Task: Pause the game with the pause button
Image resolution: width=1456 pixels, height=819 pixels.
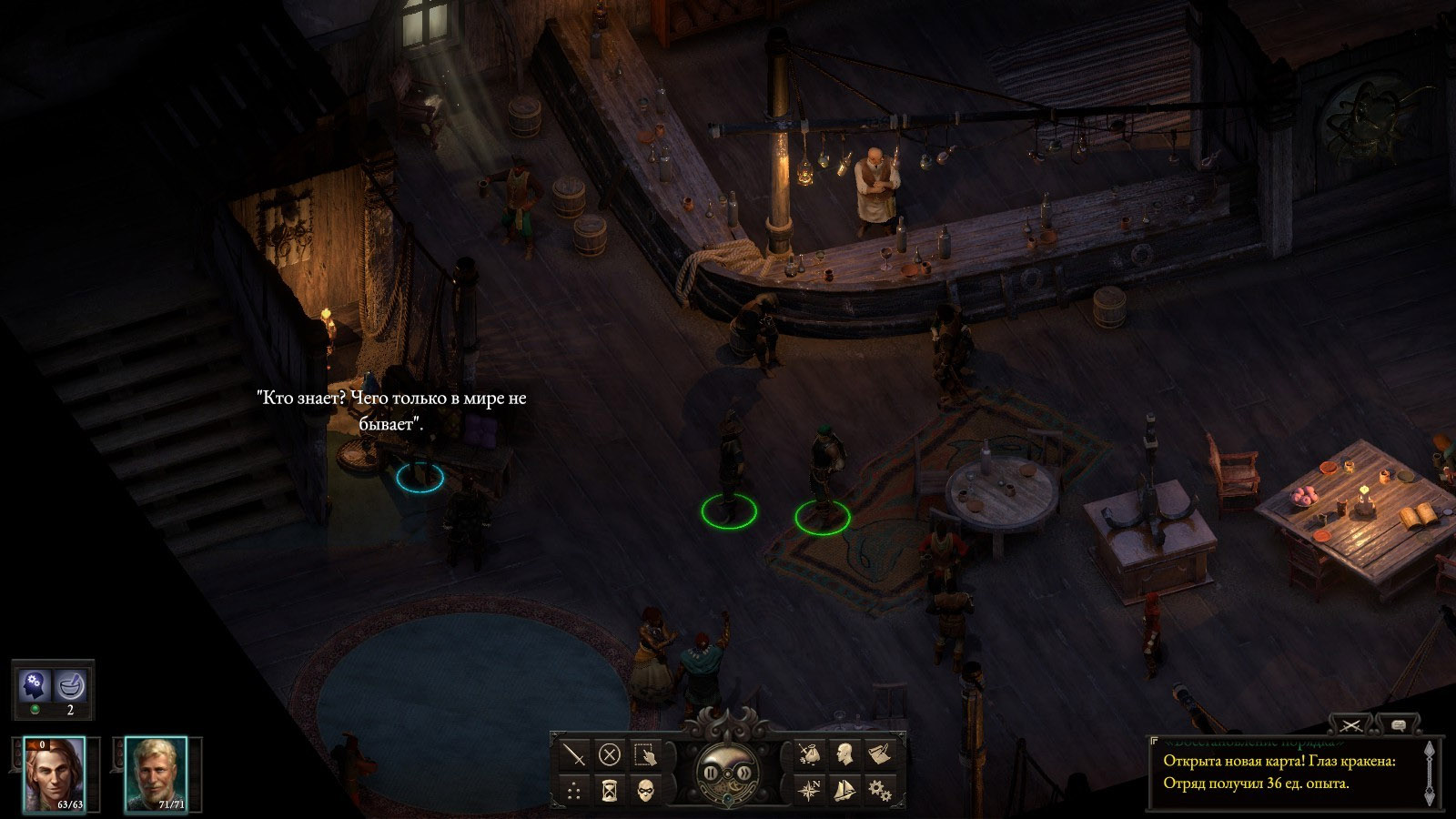Action: click(x=711, y=773)
